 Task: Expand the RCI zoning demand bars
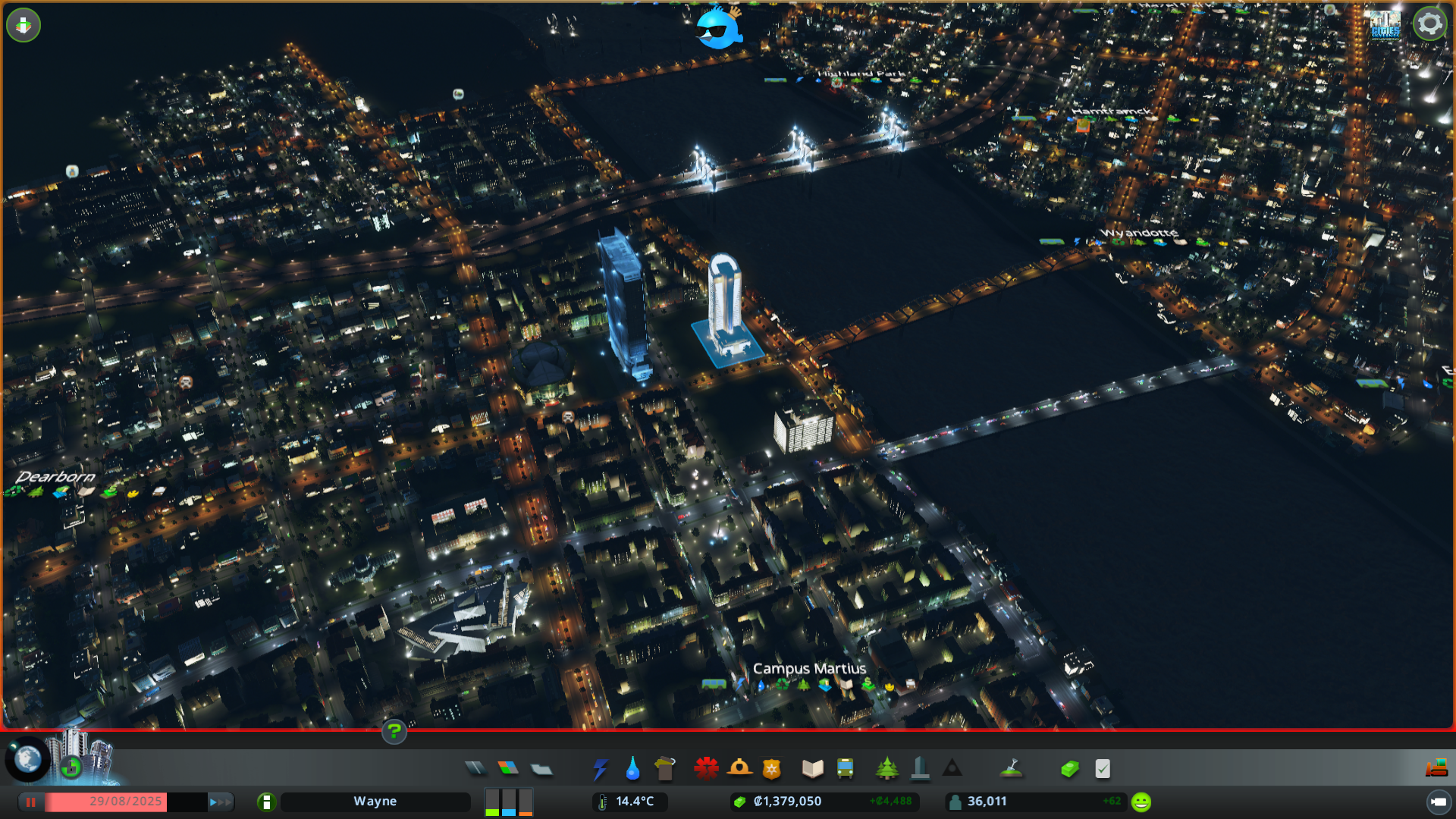pos(507,802)
